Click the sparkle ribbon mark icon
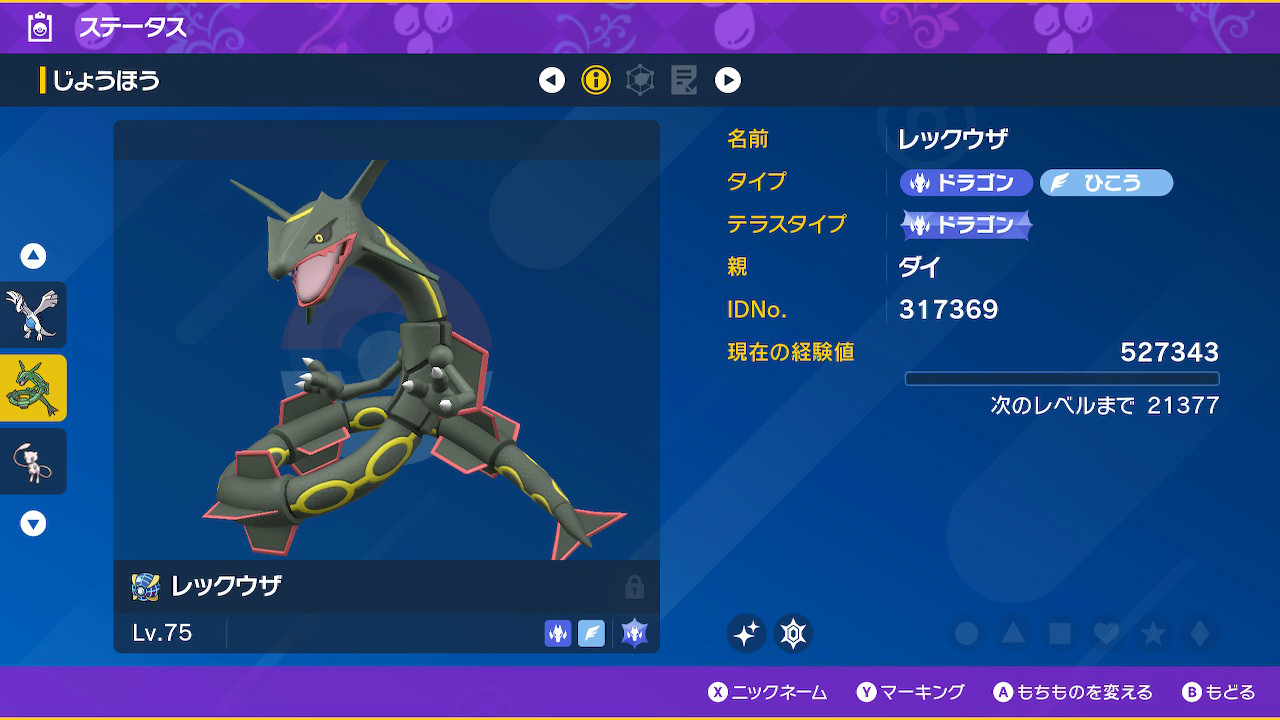This screenshot has height=720, width=1280. click(746, 633)
